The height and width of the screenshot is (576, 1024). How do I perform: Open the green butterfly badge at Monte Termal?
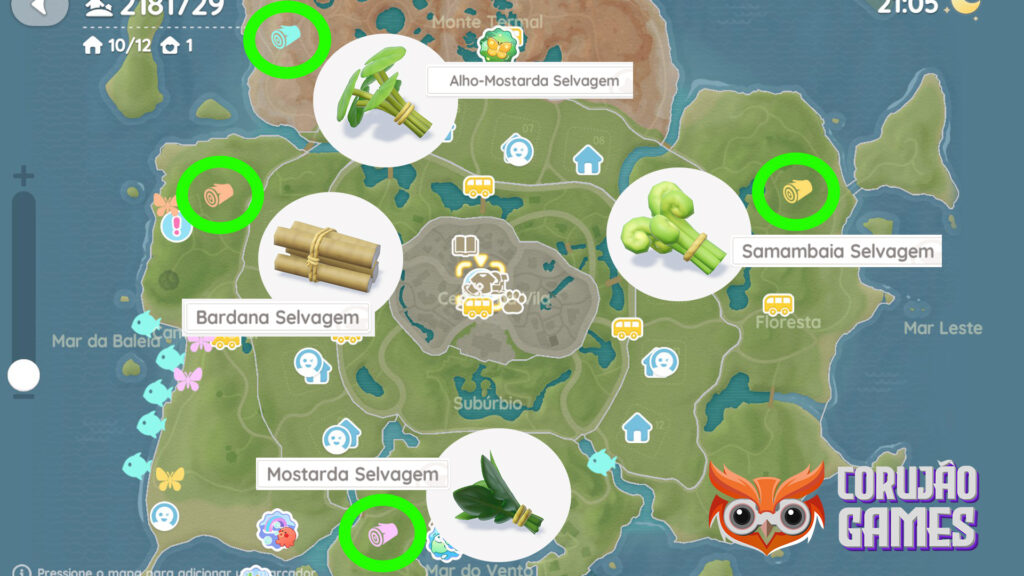(496, 45)
